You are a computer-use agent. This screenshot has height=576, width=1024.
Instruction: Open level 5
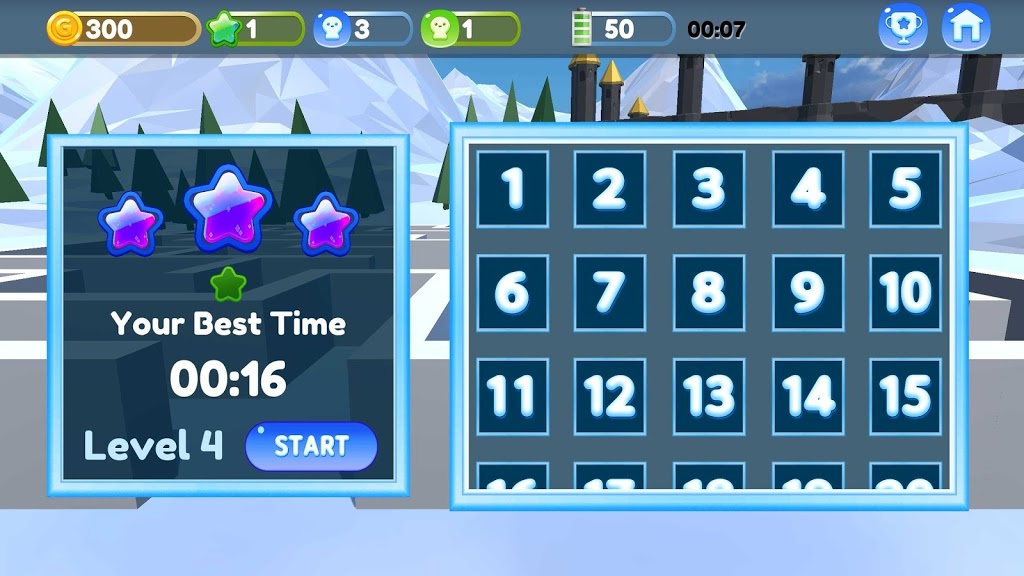coord(905,188)
